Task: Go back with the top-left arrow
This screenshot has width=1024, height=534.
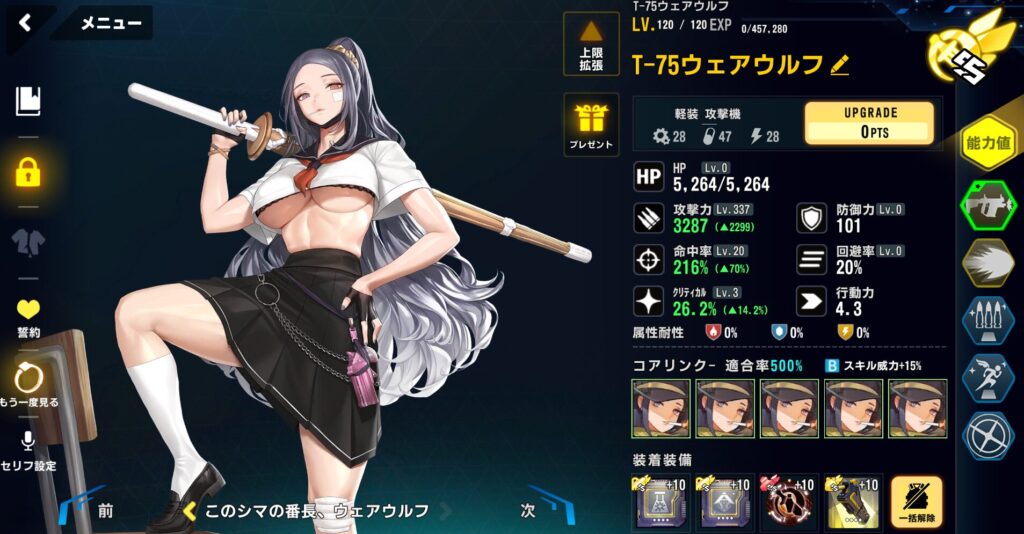Action: click(x=25, y=22)
